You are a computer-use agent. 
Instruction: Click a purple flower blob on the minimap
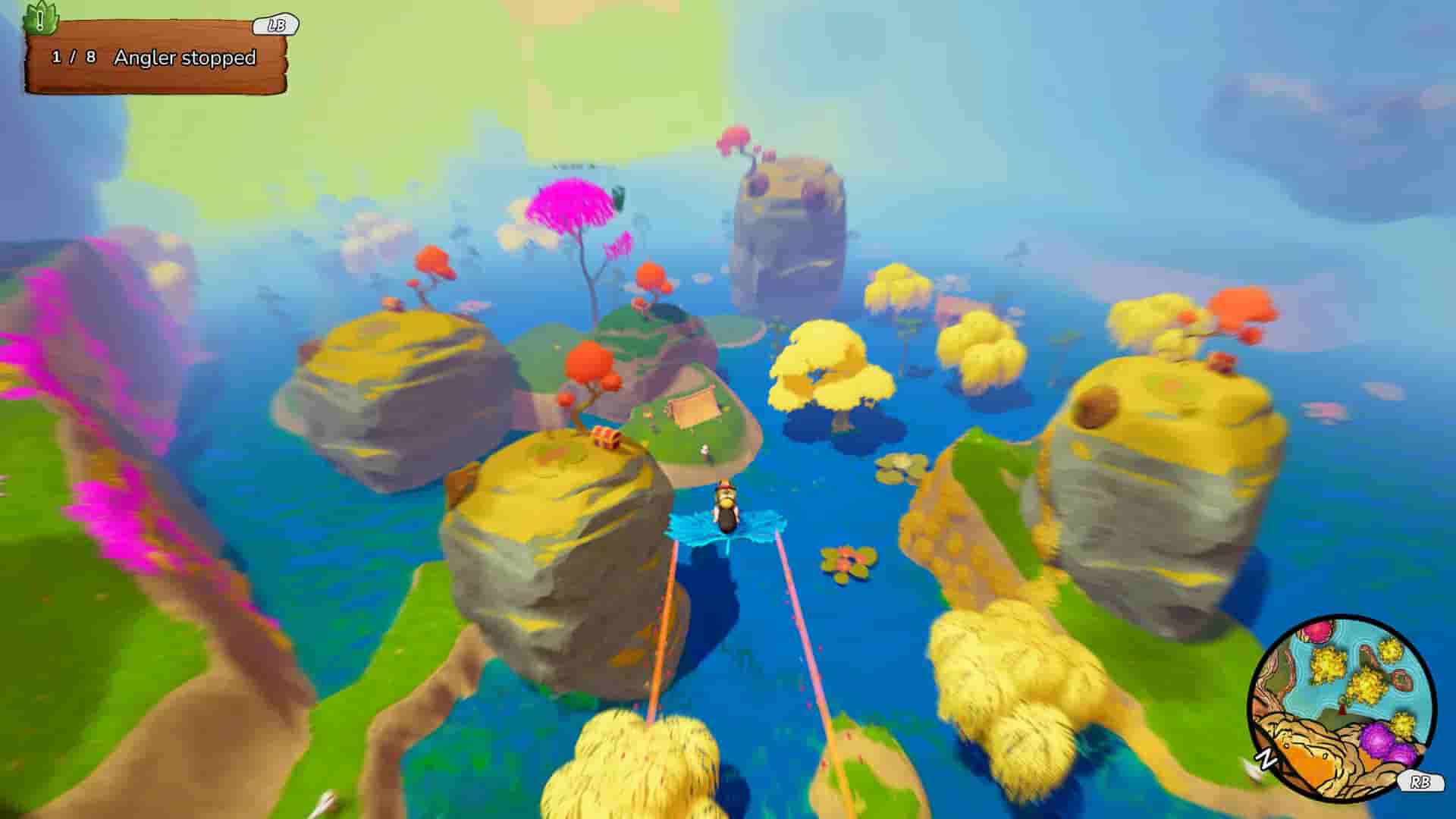coord(1374,740)
